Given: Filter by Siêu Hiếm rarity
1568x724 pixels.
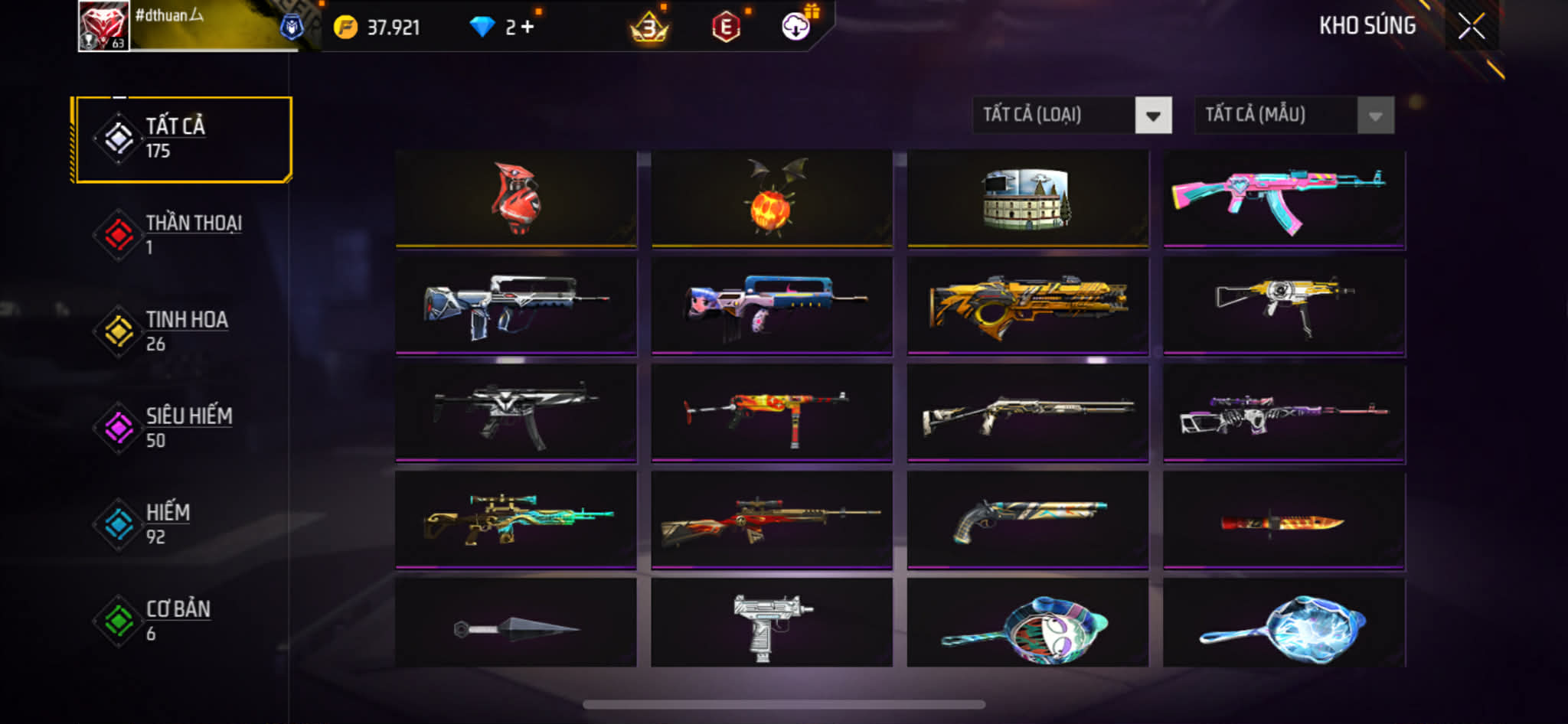Looking at the screenshot, I should [182, 428].
